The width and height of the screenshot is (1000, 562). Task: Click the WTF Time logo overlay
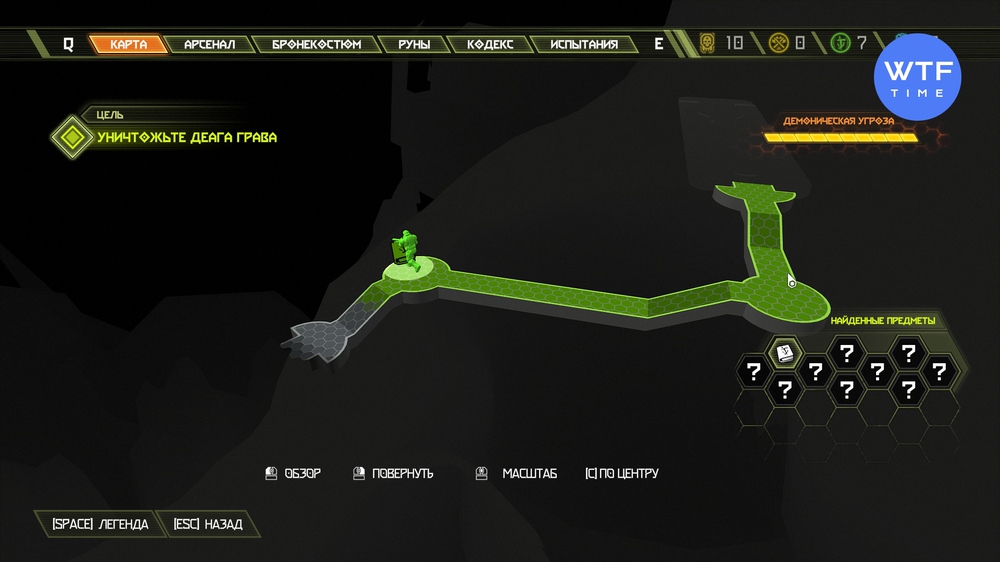[x=918, y=77]
